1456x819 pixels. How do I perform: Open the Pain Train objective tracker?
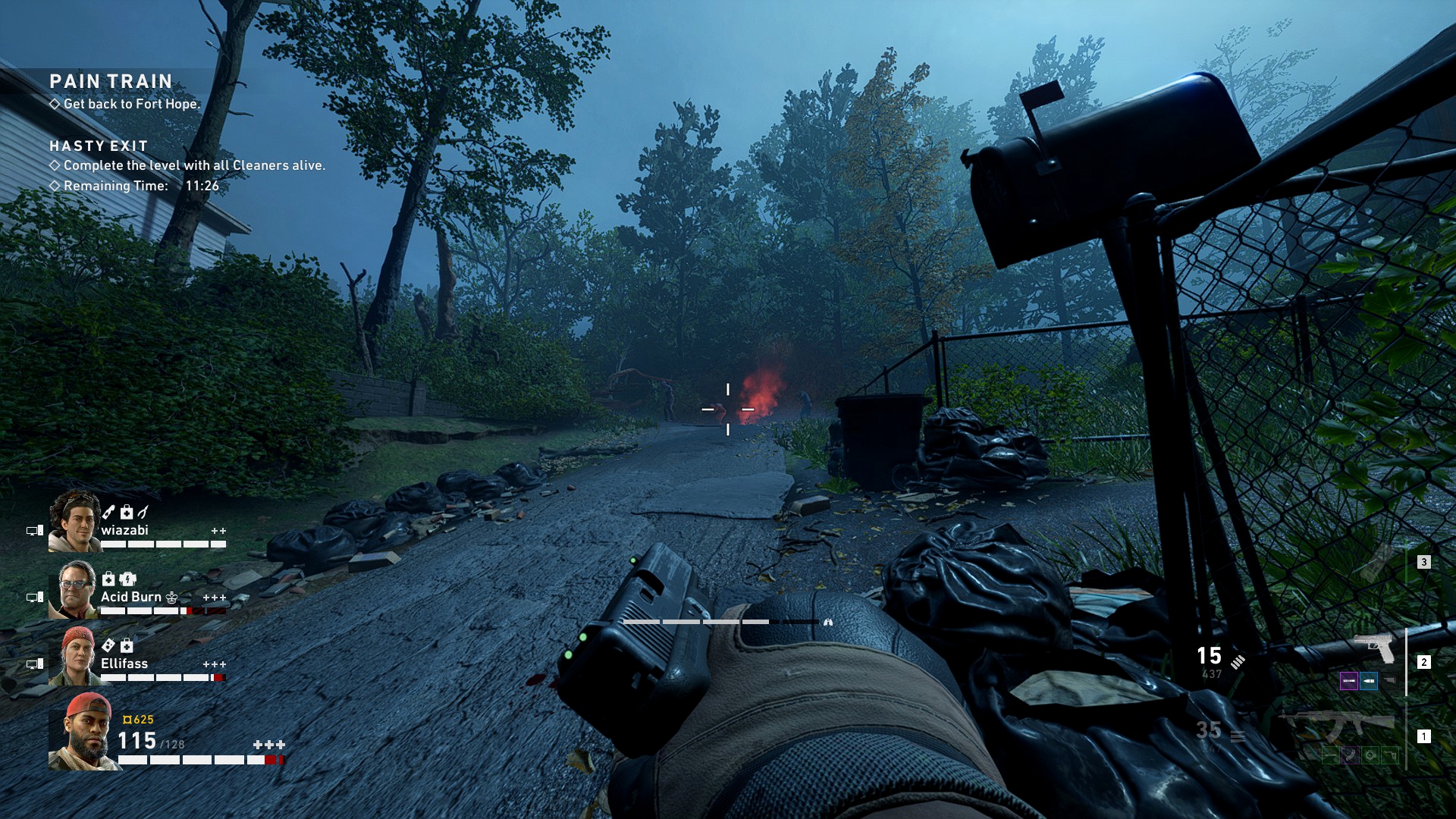tap(111, 82)
